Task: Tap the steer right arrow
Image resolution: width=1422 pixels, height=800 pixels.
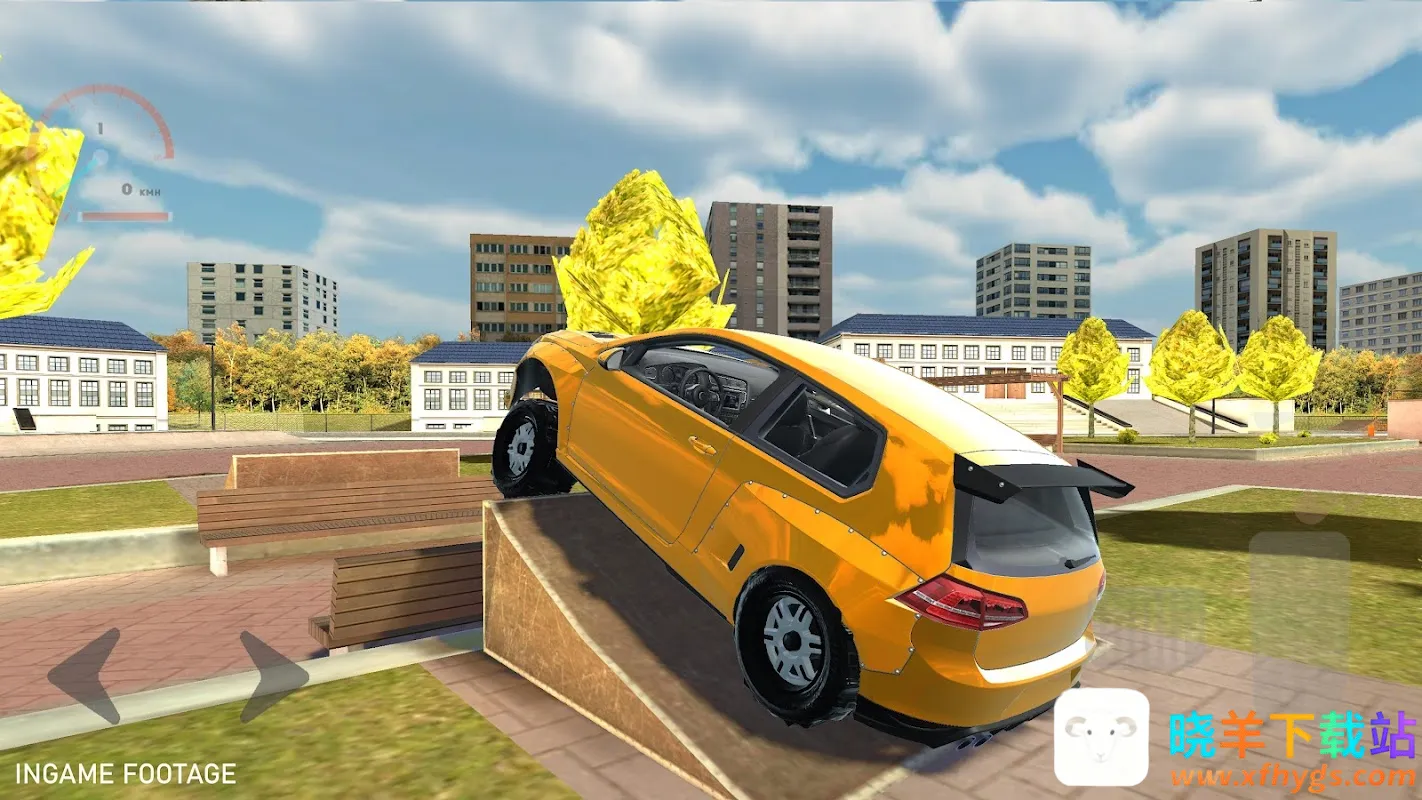Action: (273, 675)
